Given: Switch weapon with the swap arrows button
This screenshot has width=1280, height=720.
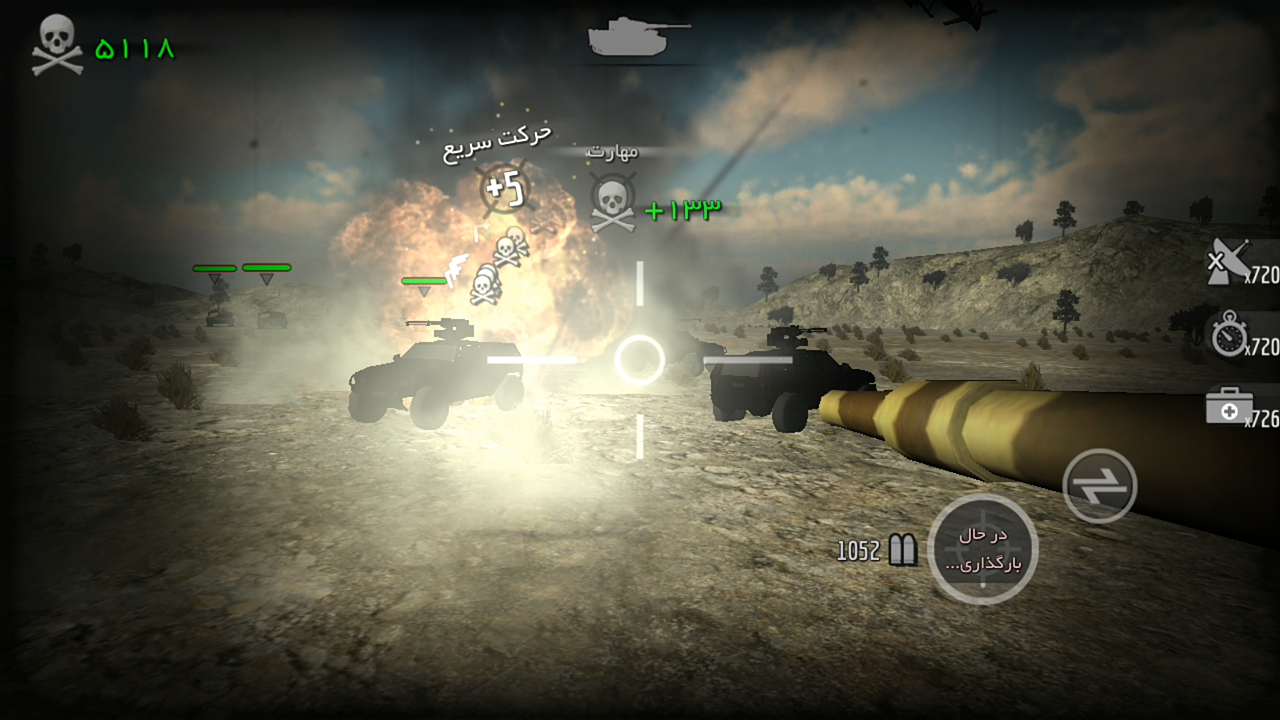Looking at the screenshot, I should pyautogui.click(x=1099, y=486).
